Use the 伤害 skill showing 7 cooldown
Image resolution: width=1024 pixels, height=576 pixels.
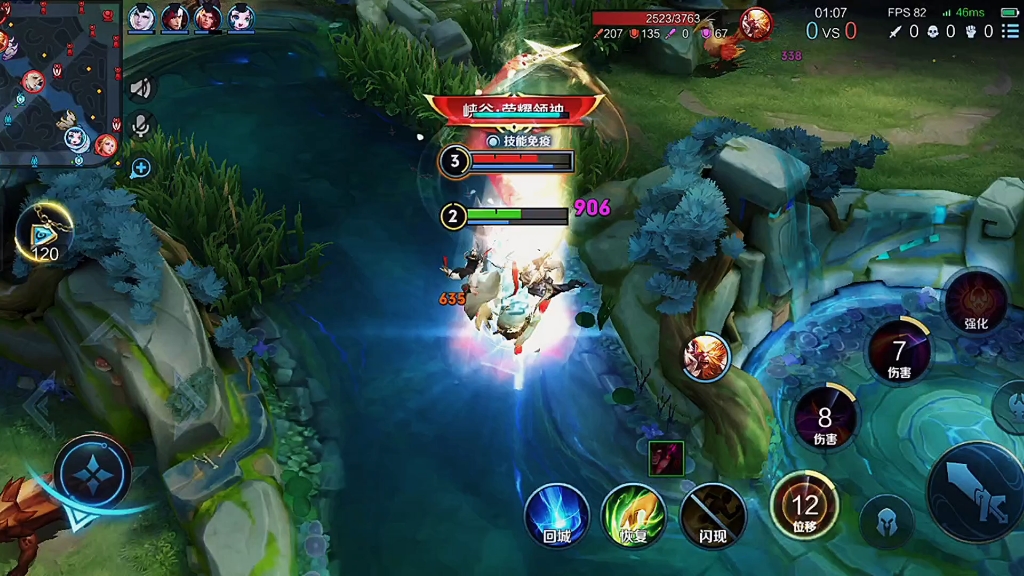tap(899, 352)
